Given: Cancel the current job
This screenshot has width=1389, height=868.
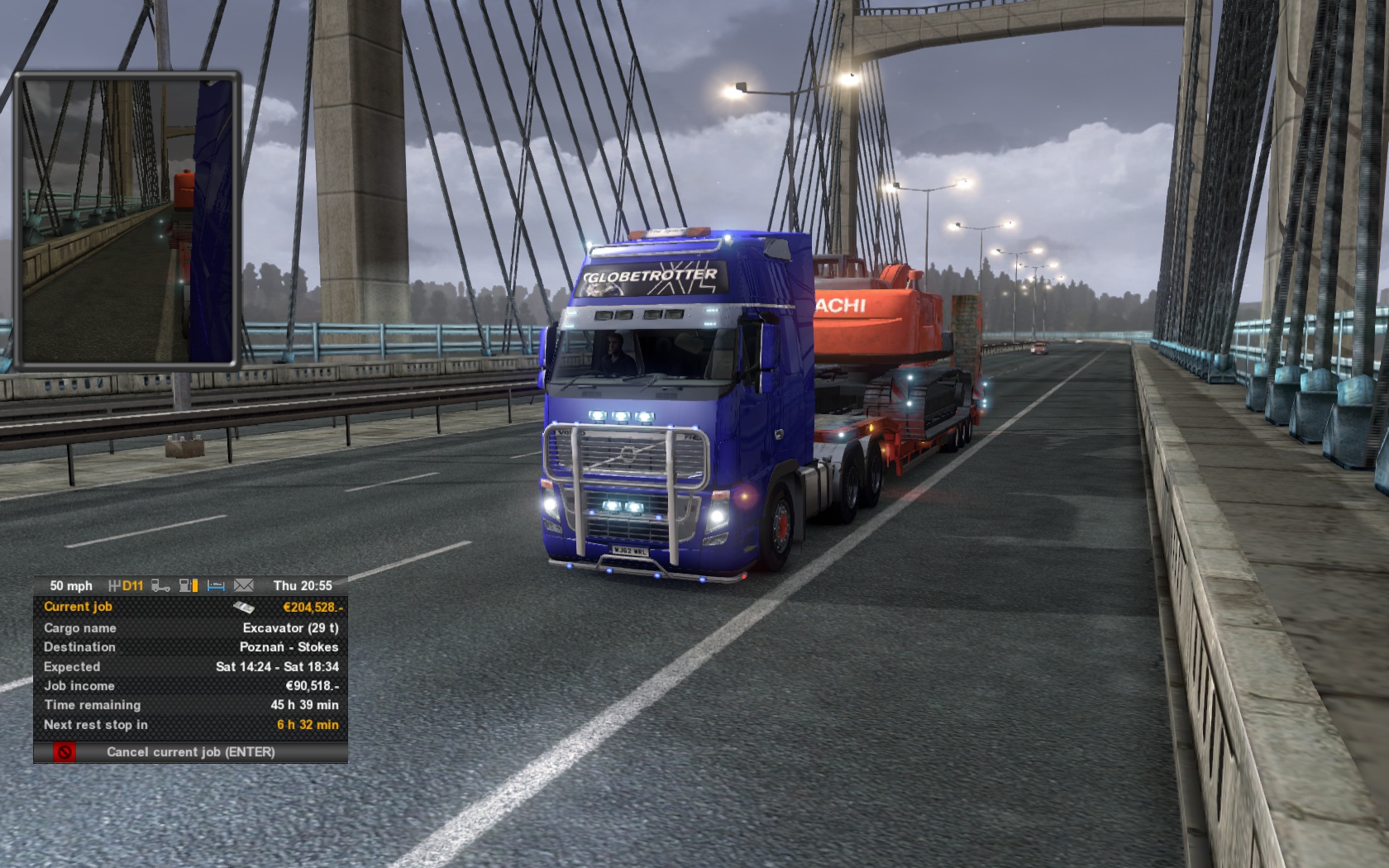Looking at the screenshot, I should pyautogui.click(x=191, y=752).
